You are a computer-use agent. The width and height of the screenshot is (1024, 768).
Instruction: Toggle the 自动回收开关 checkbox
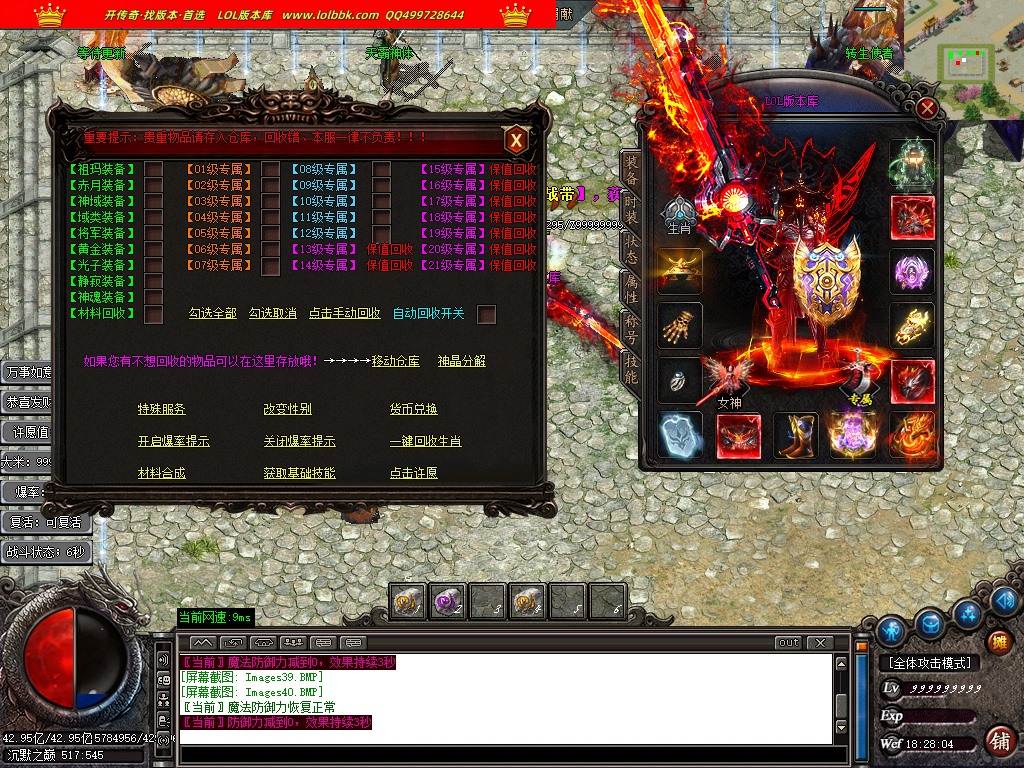(x=487, y=314)
